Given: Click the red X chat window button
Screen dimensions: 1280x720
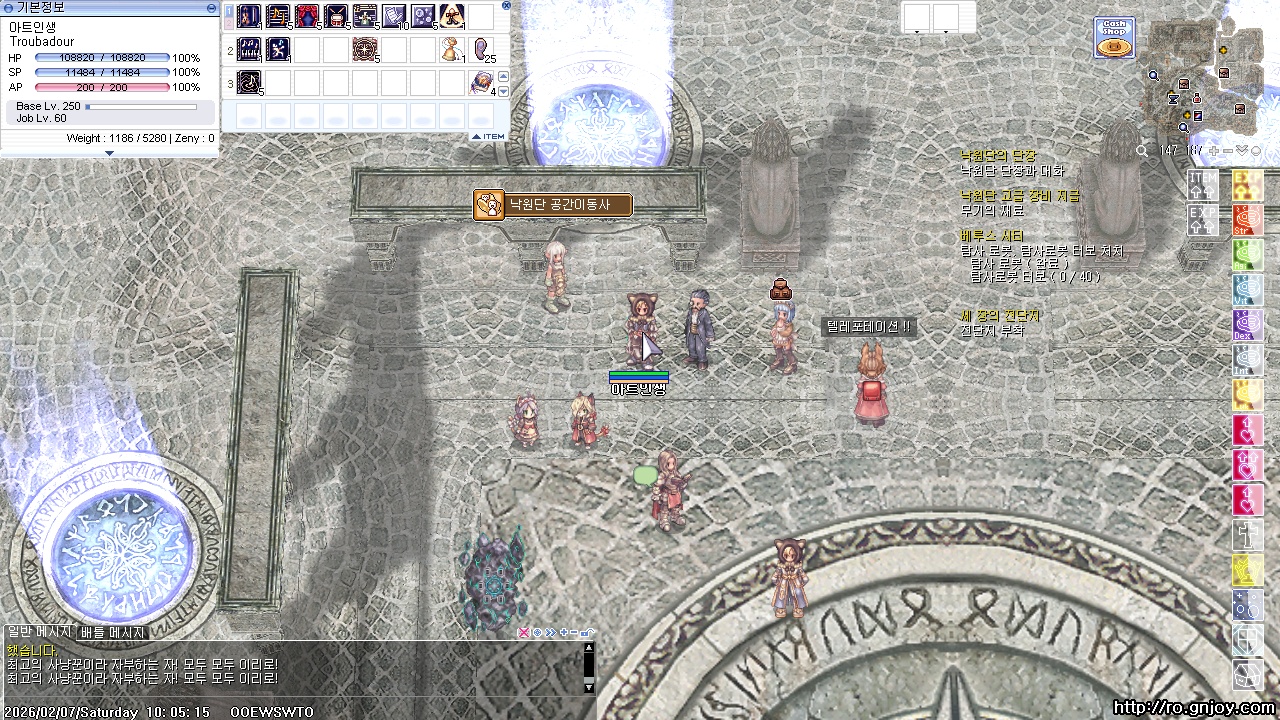Looking at the screenshot, I should coord(523,632).
